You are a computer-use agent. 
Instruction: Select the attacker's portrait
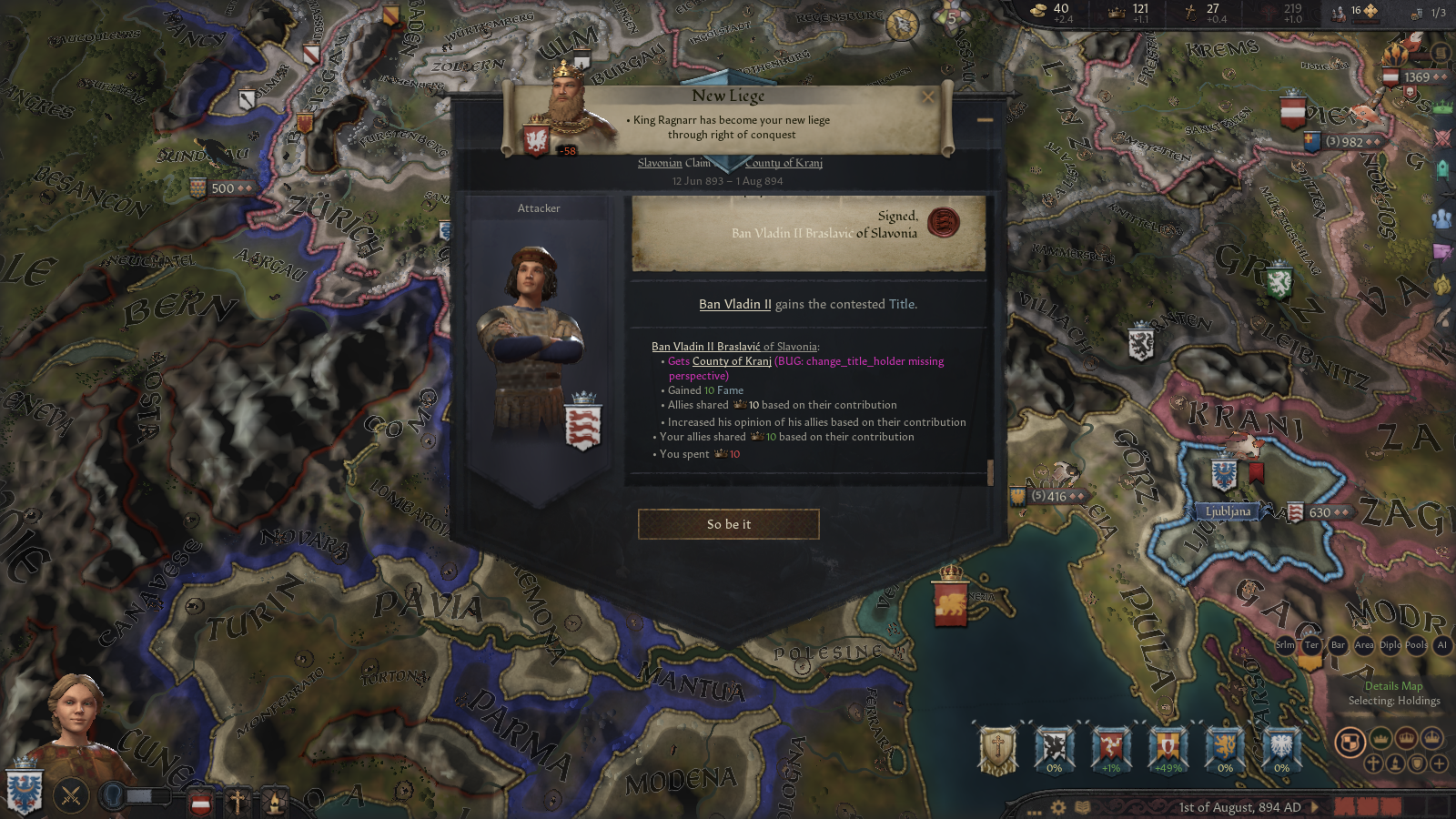coord(532,337)
